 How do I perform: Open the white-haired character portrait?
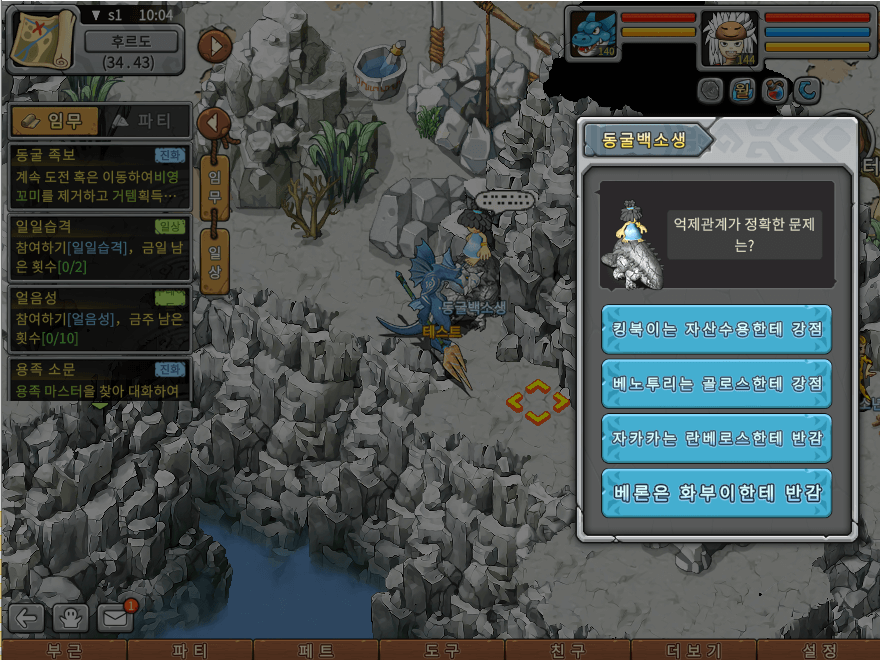click(729, 40)
